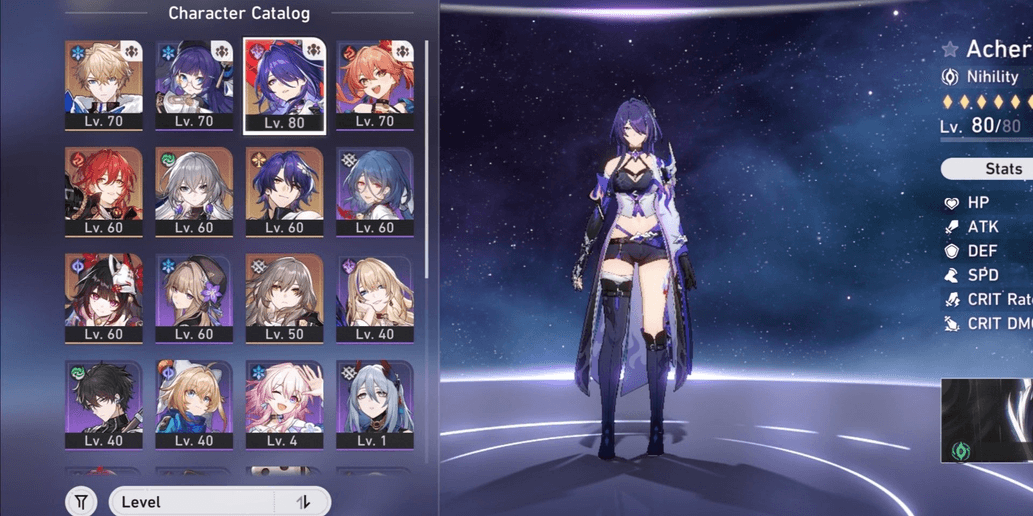This screenshot has width=1033, height=516.
Task: Open the character filter funnel button
Action: tap(82, 502)
